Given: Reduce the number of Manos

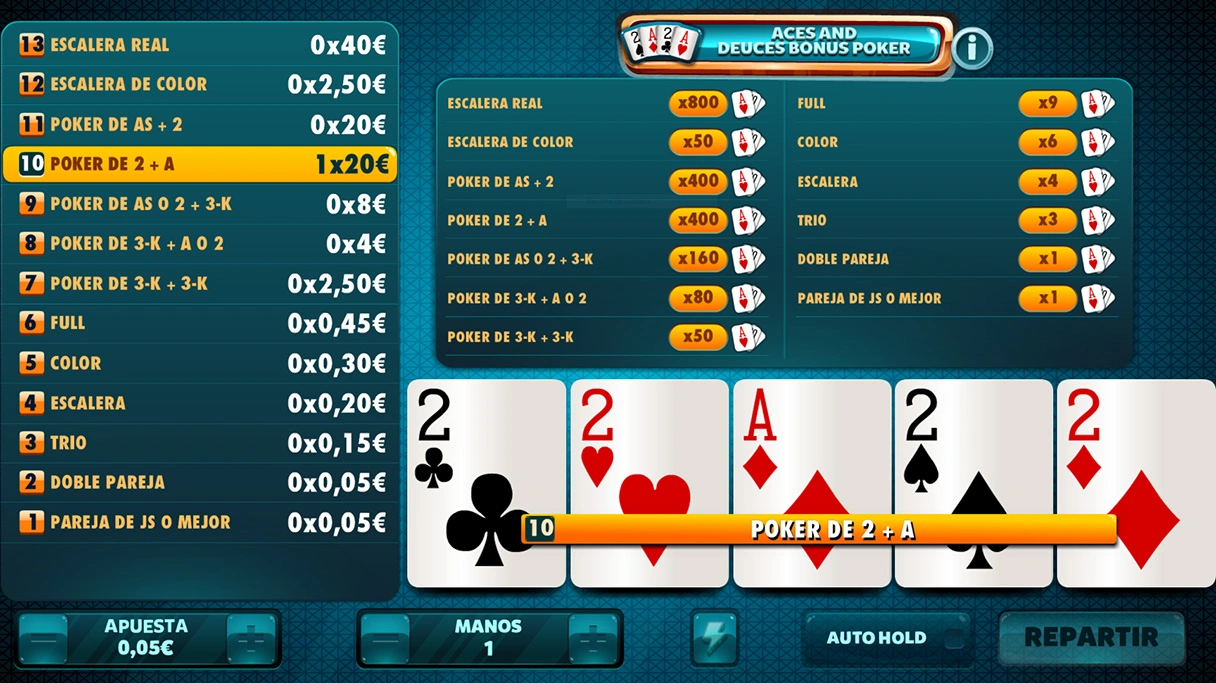Looking at the screenshot, I should point(385,638).
